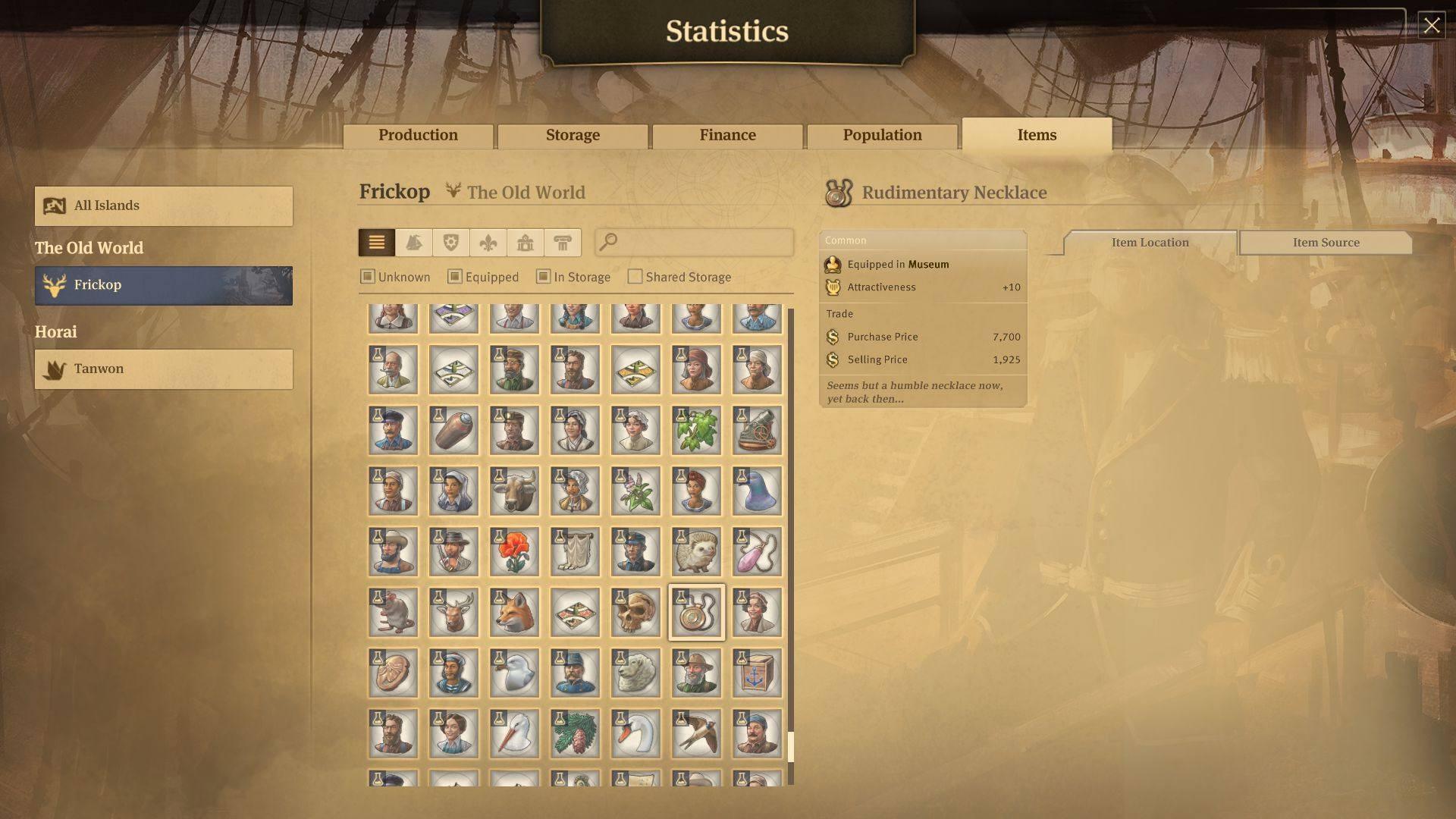Viewport: 1456px width, 819px height.
Task: Toggle the Unknown items checkbox
Action: [368, 277]
